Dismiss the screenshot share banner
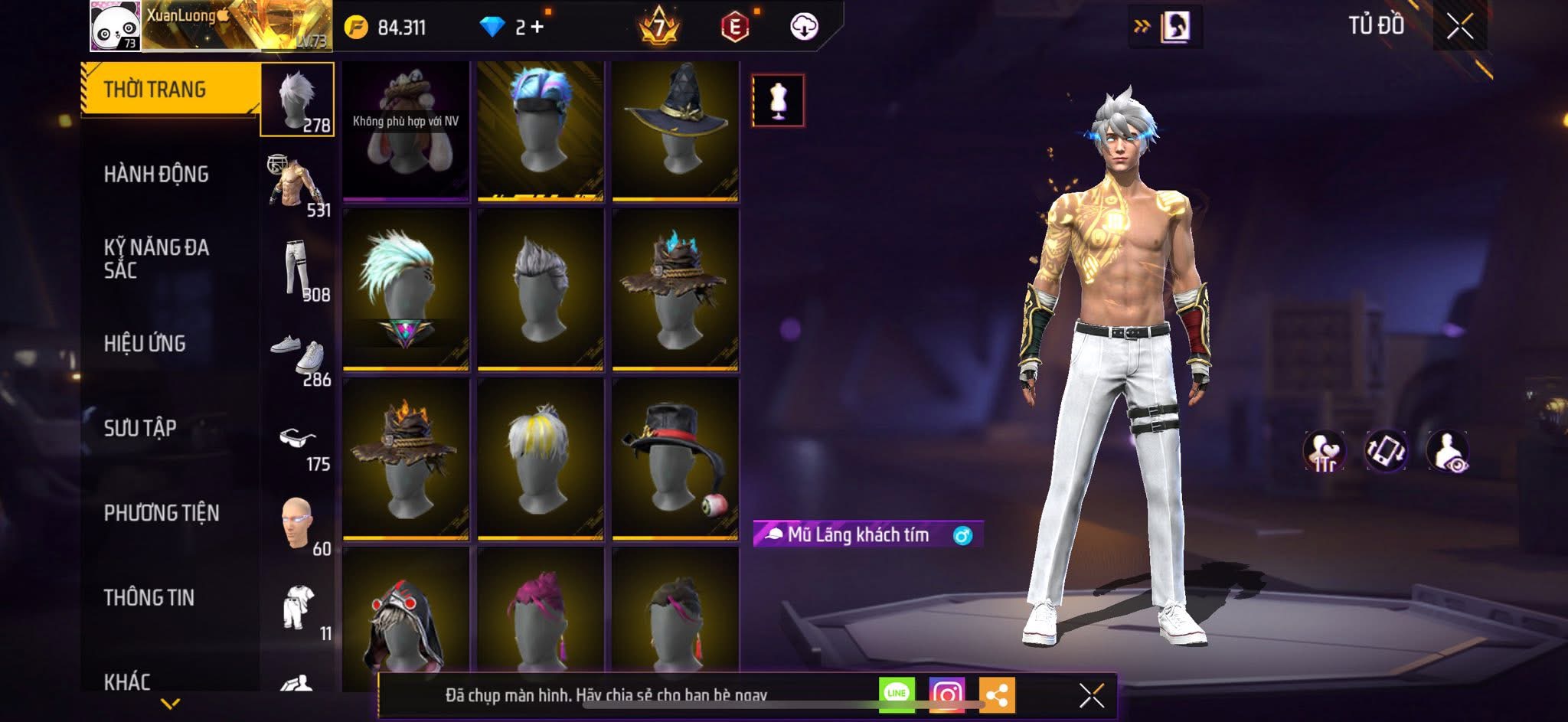Viewport: 1568px width, 722px height. [1092, 696]
